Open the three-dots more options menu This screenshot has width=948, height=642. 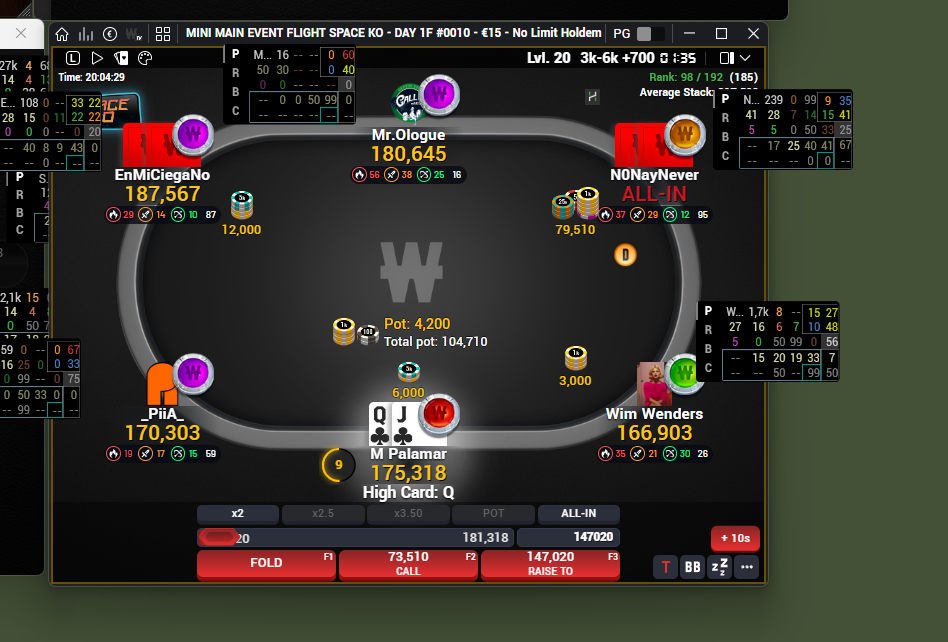(x=746, y=568)
